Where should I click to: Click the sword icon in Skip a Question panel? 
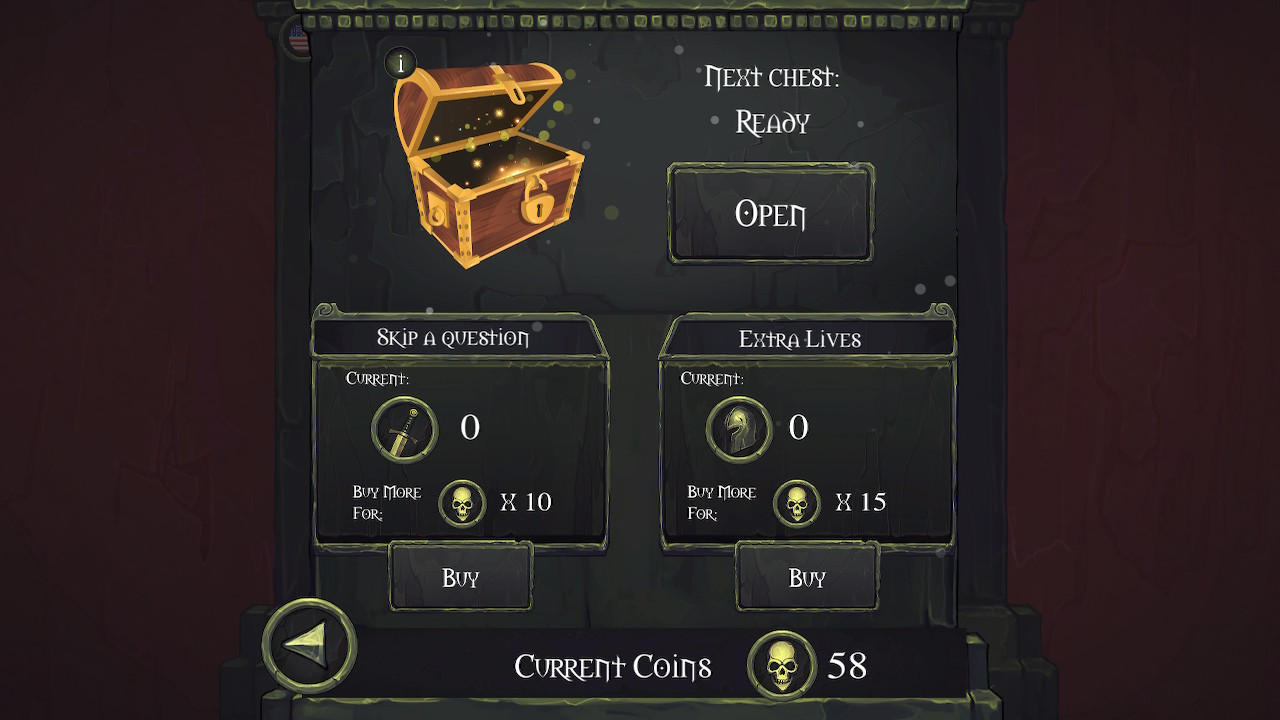(402, 429)
